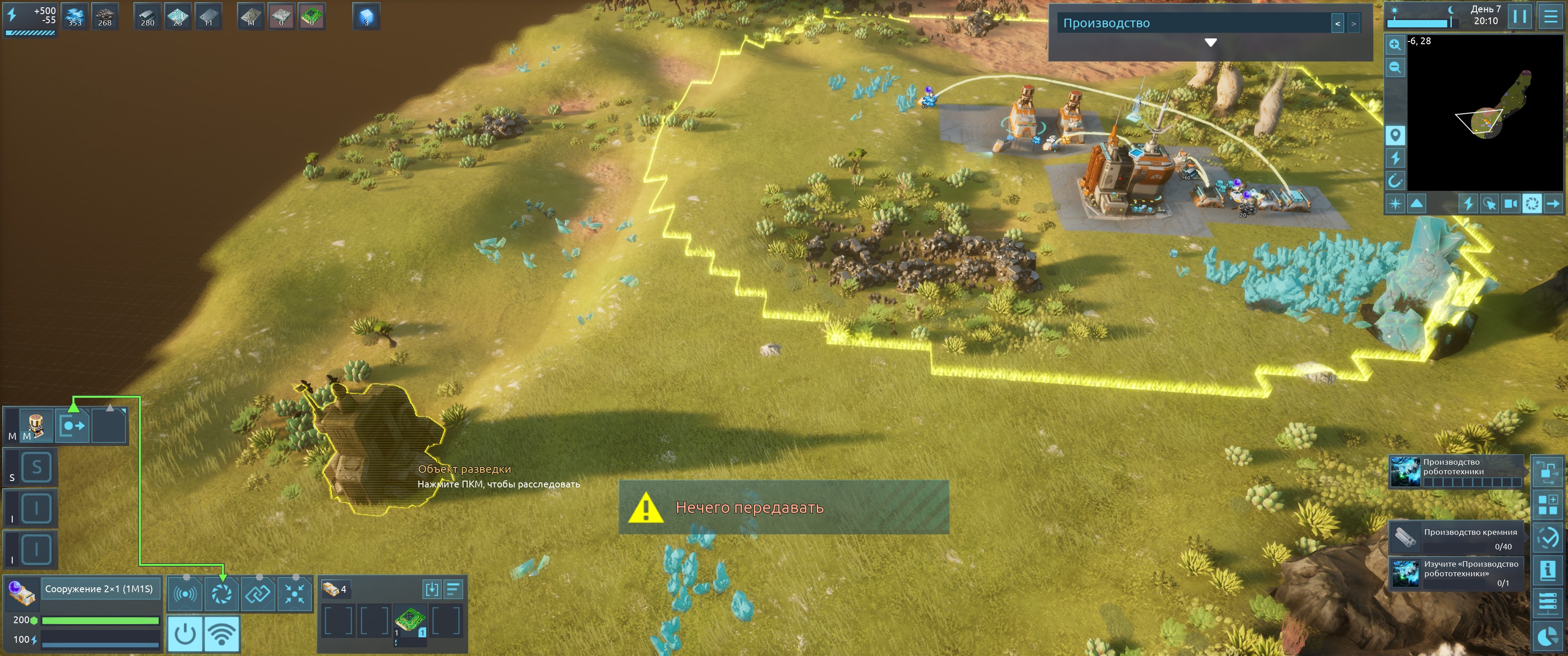1568x656 pixels.
Task: Toggle the map pin marker filter
Action: coord(1394,135)
